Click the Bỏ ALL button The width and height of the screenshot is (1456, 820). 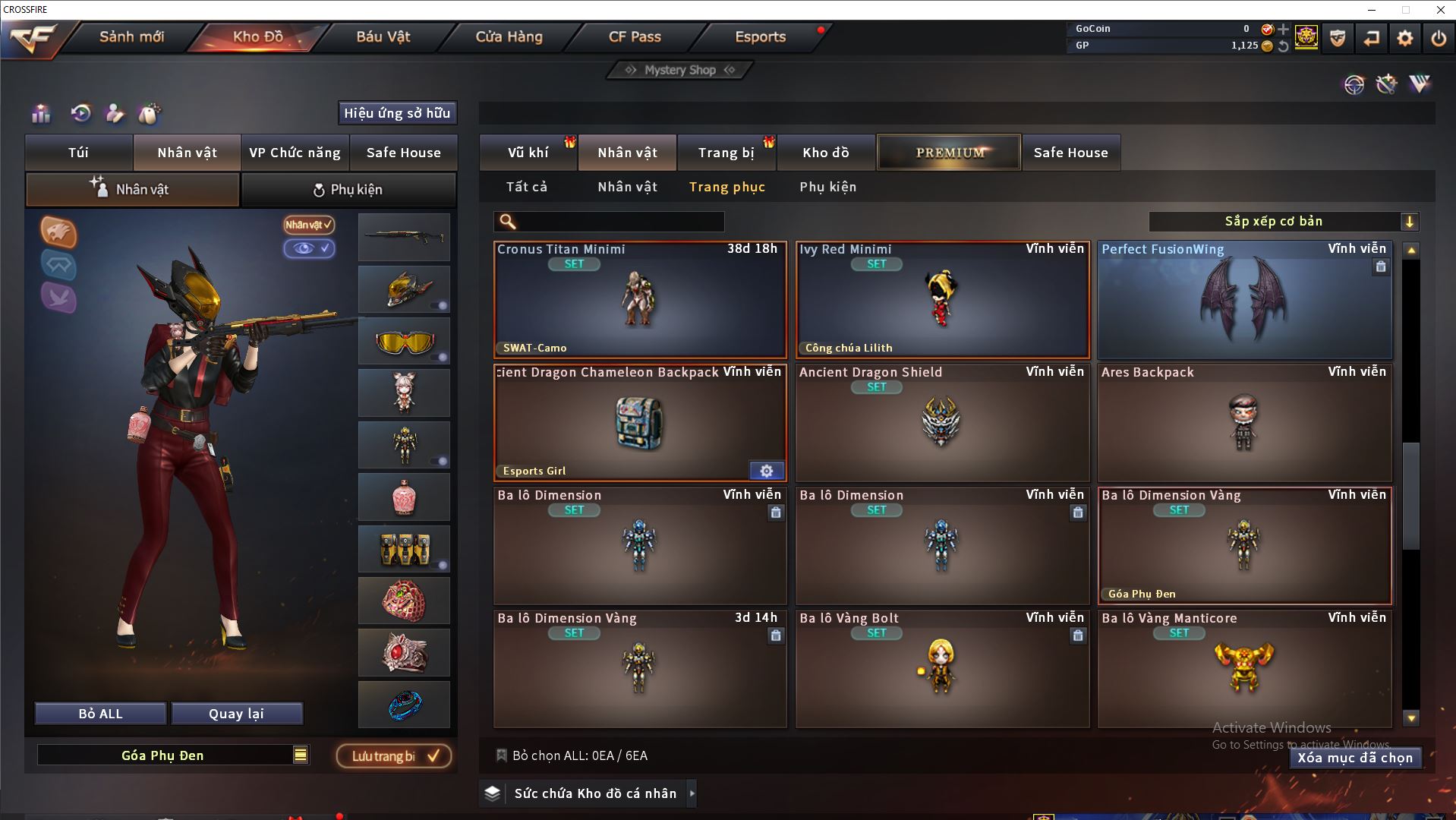click(100, 714)
